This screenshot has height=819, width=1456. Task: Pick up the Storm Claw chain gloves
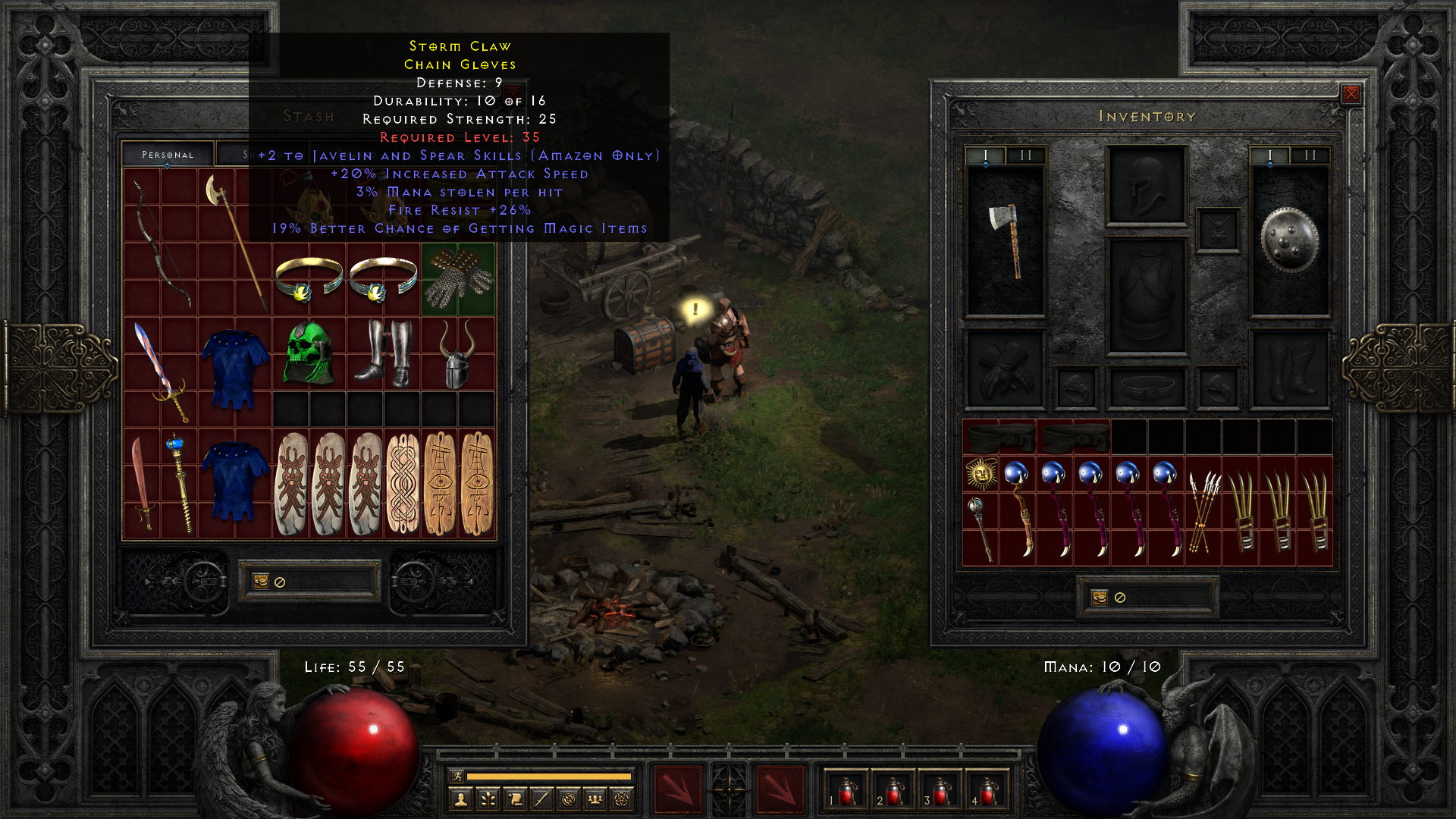[458, 279]
